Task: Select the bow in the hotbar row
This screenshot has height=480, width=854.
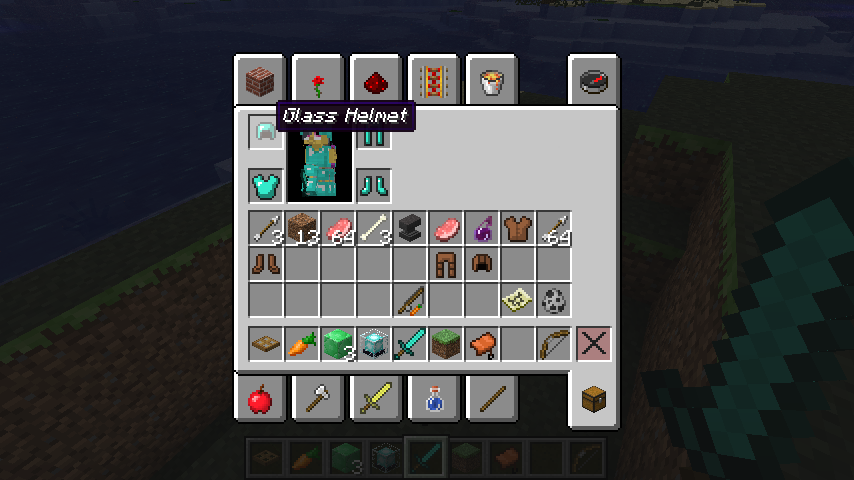Action: pyautogui.click(x=553, y=345)
